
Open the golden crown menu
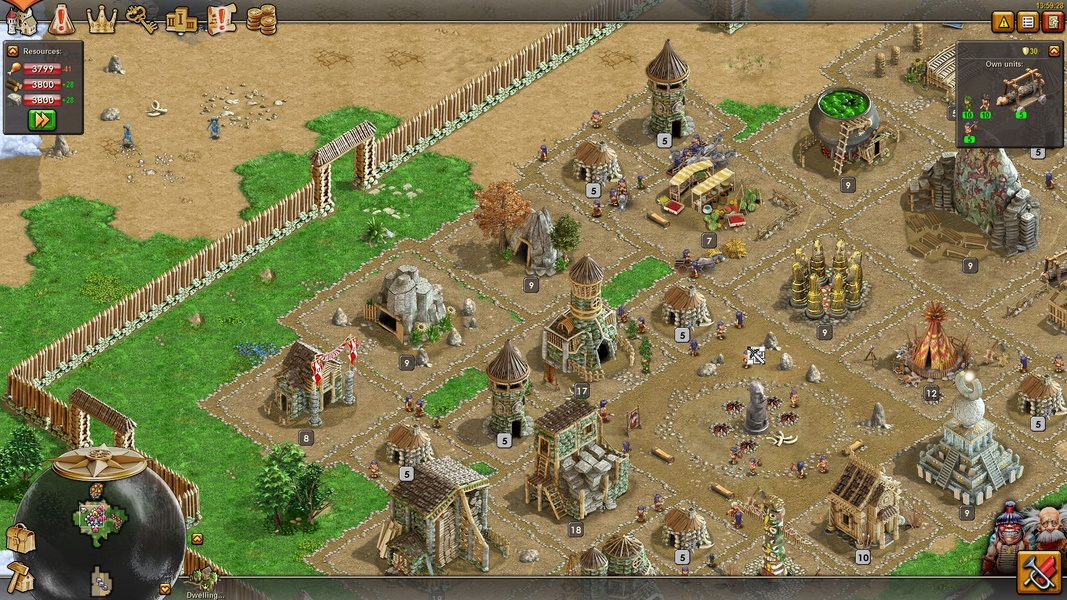tap(102, 19)
